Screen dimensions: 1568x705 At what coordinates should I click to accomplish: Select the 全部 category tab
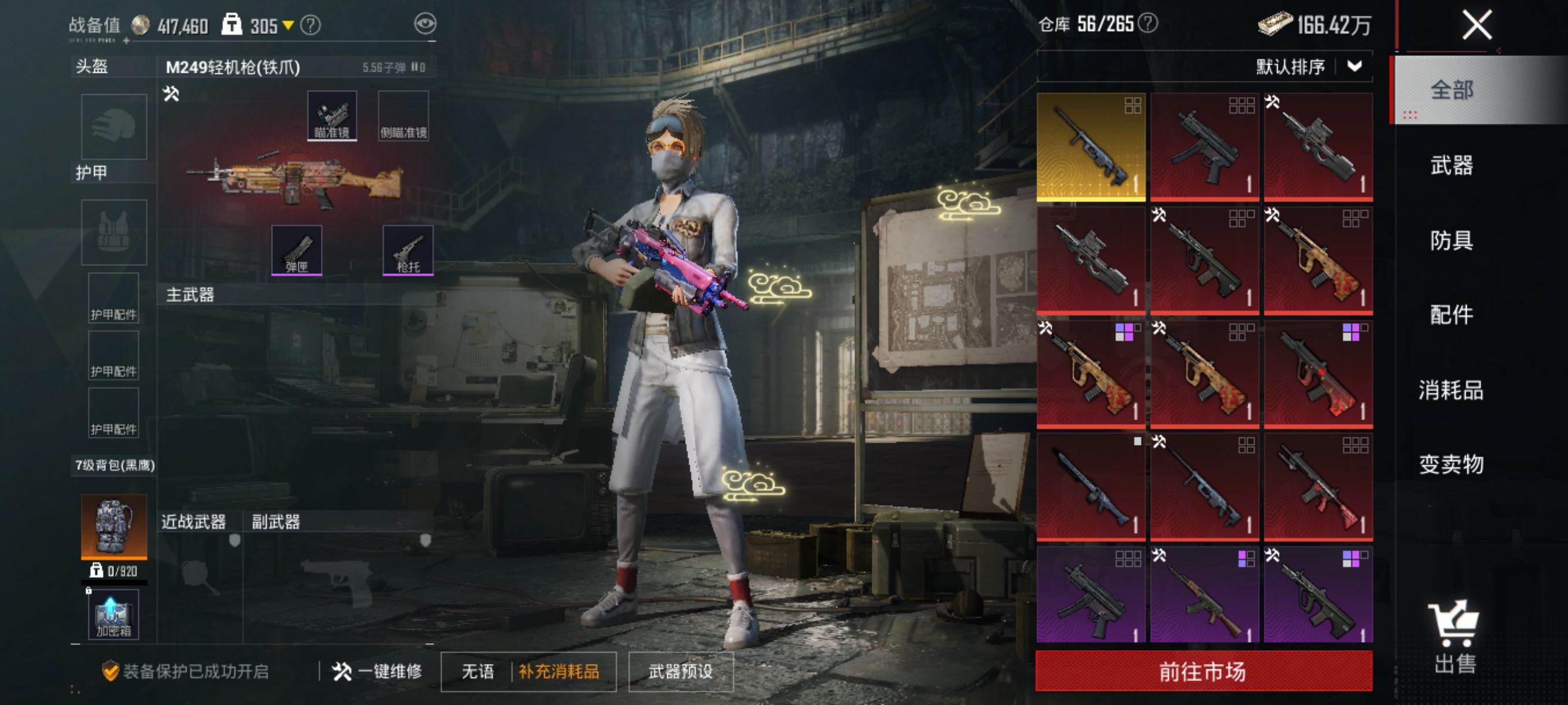point(1451,91)
